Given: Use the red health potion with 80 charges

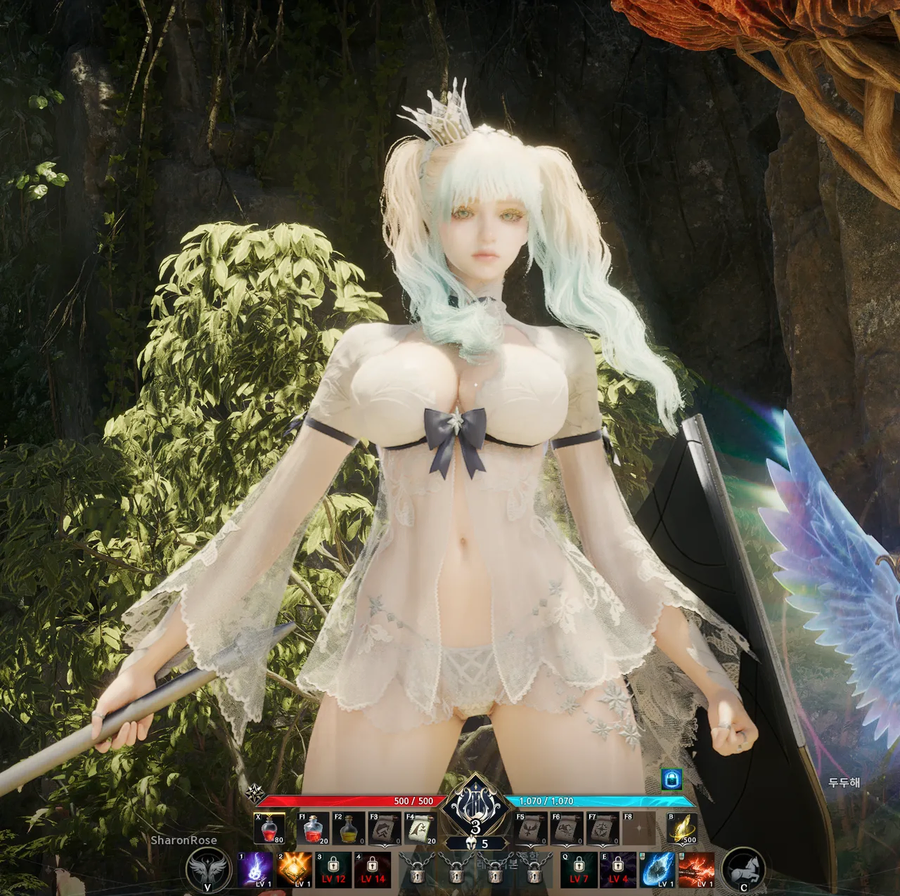Looking at the screenshot, I should 268,828.
